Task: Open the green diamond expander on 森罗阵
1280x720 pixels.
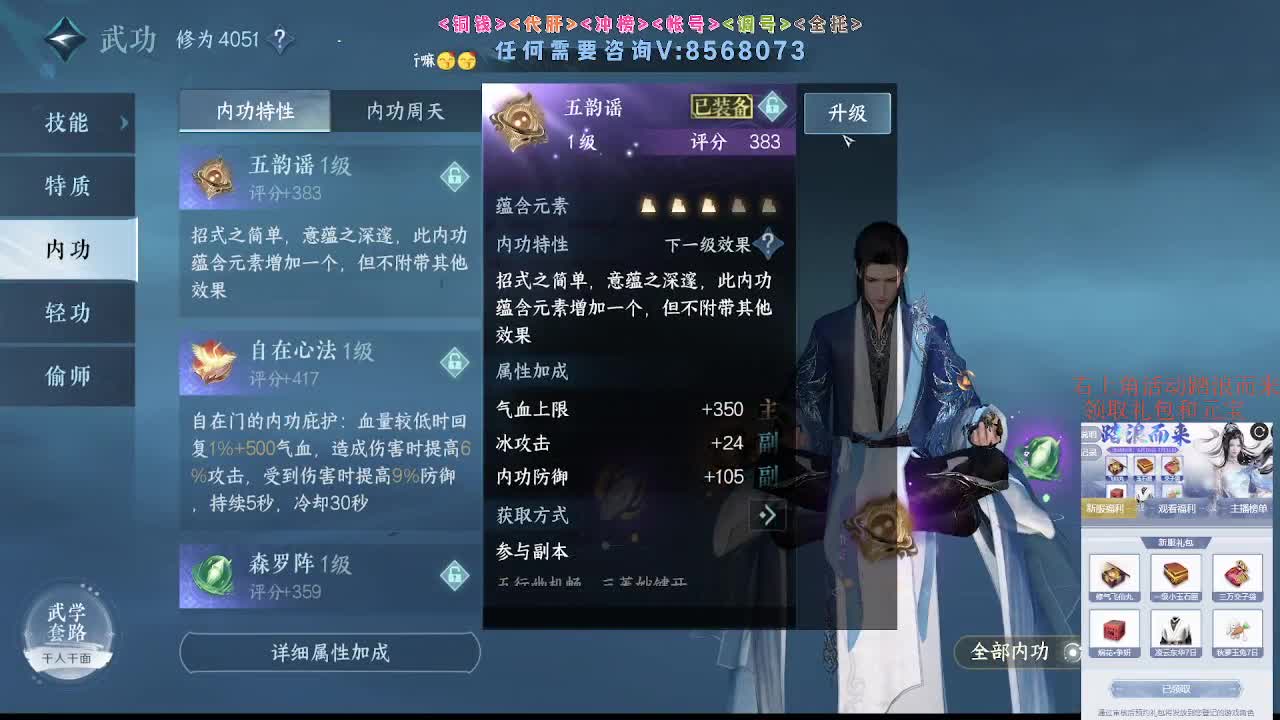Action: pyautogui.click(x=456, y=577)
